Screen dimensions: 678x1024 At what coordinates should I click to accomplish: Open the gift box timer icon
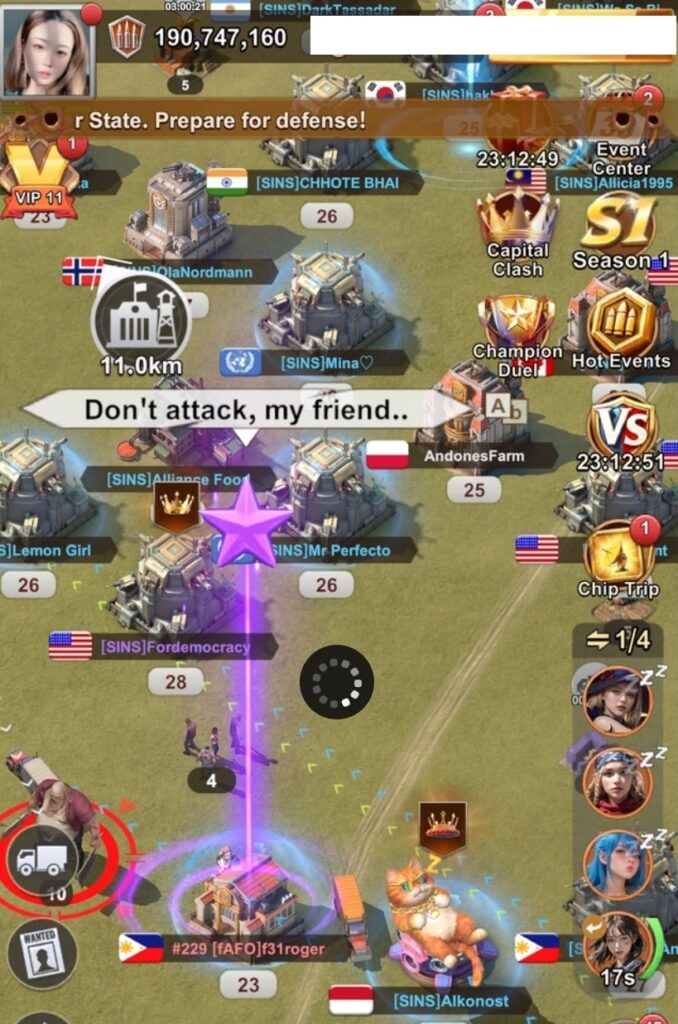tap(517, 125)
